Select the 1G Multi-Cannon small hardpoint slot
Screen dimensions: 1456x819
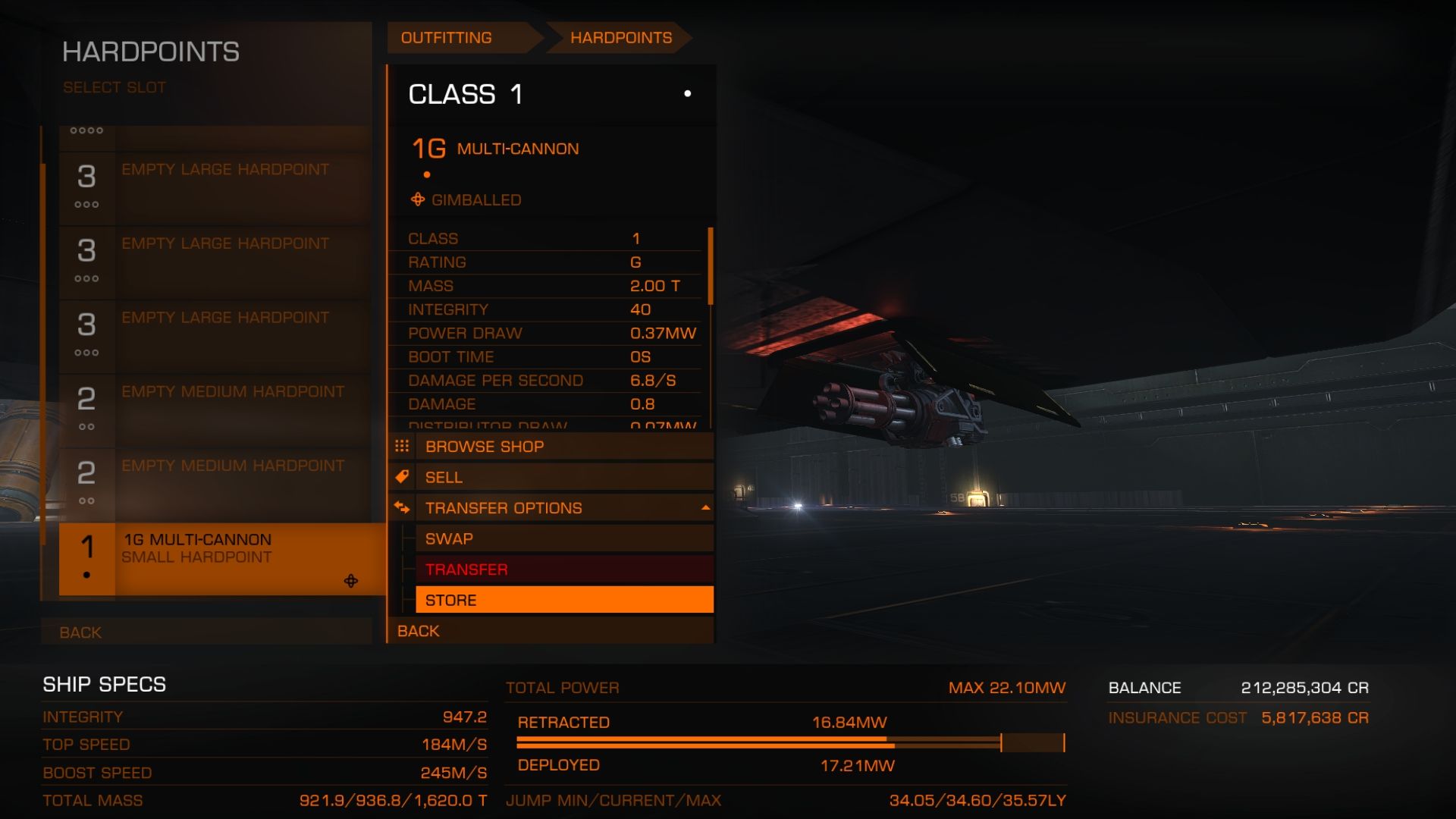[221, 559]
